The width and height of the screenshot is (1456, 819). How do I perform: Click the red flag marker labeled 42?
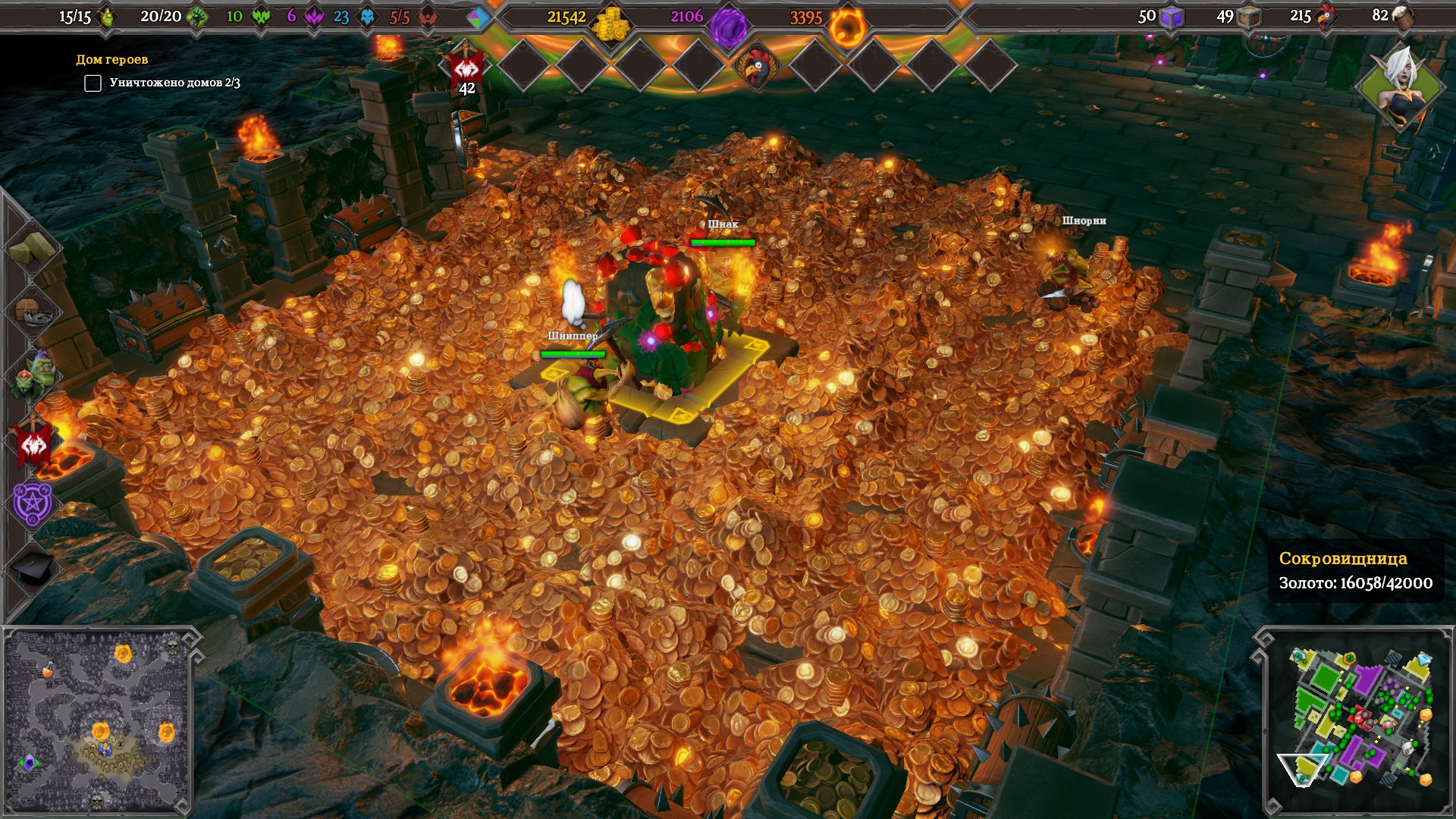coord(467,71)
